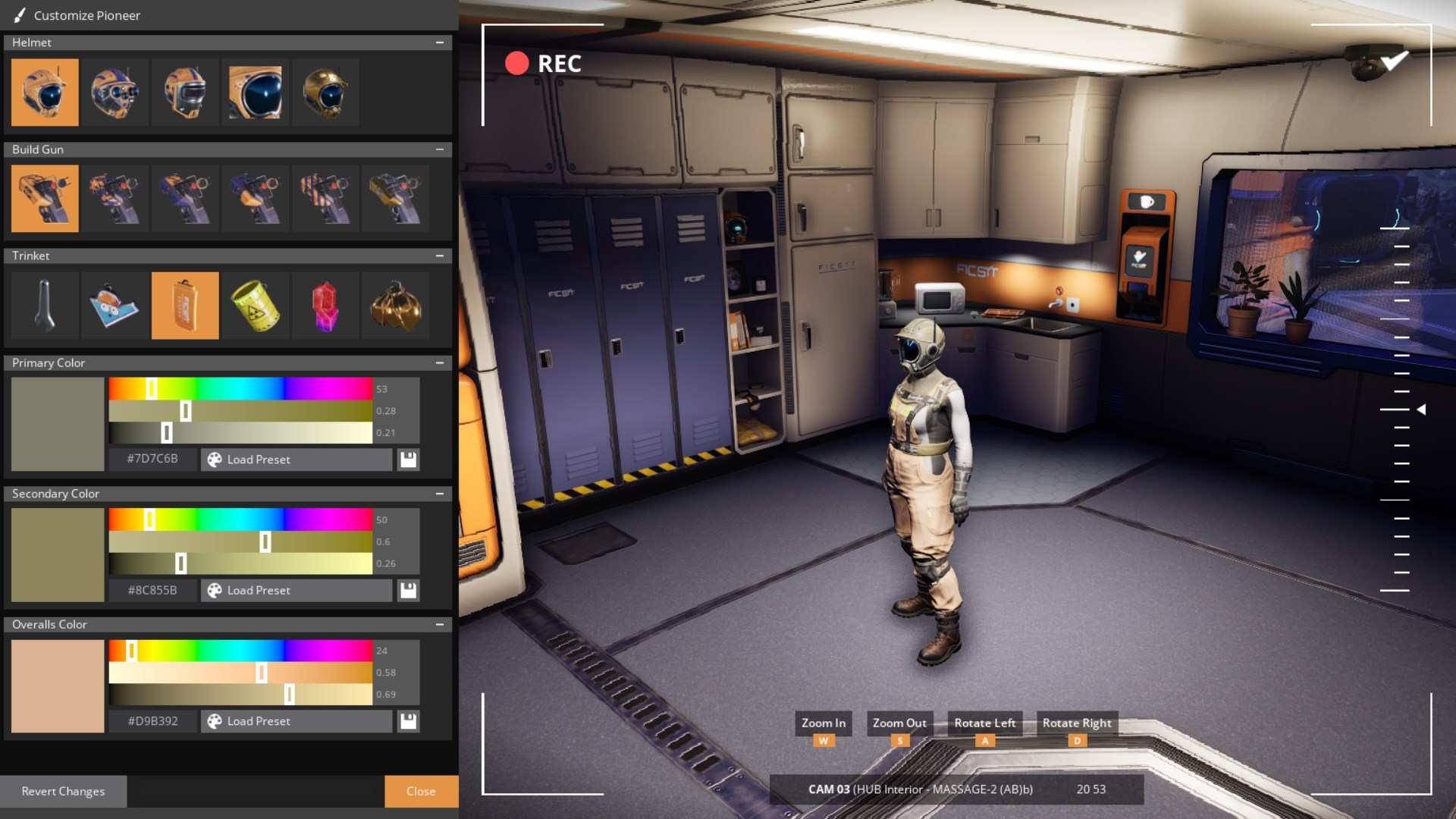
Task: Collapse the Overalls Color section
Action: click(x=441, y=624)
